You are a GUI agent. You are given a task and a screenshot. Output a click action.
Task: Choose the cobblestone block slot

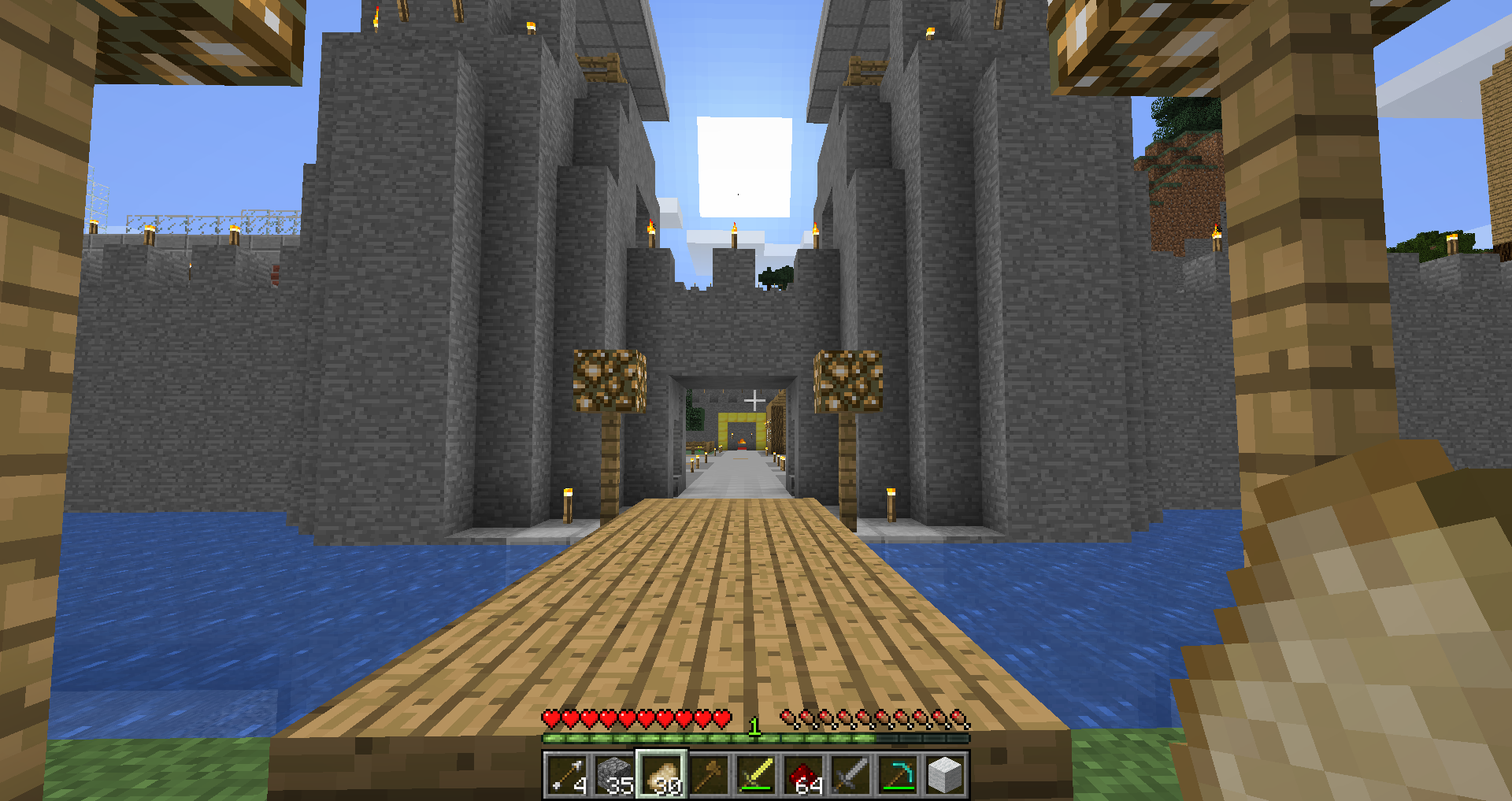[614, 775]
